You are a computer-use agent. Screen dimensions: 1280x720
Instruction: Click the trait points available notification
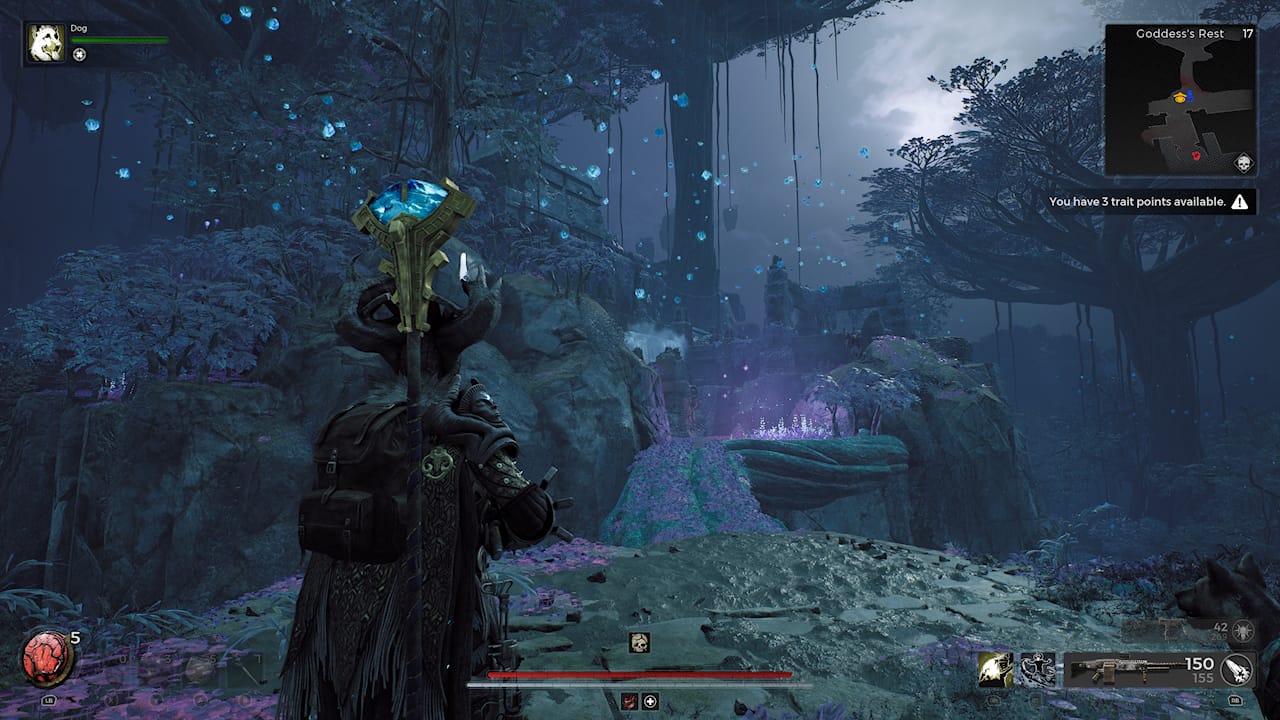point(1148,202)
